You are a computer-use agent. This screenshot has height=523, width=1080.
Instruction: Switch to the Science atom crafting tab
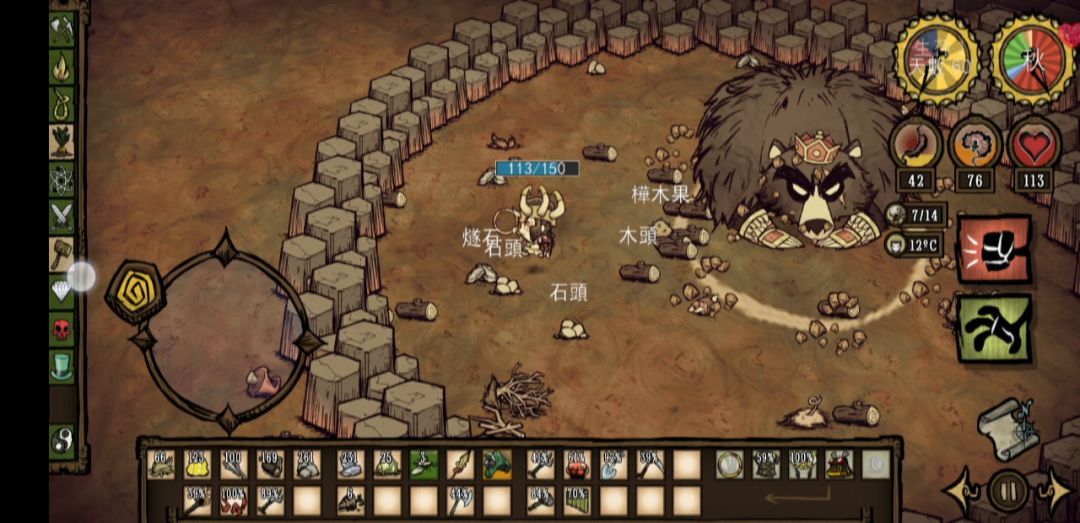tap(62, 179)
